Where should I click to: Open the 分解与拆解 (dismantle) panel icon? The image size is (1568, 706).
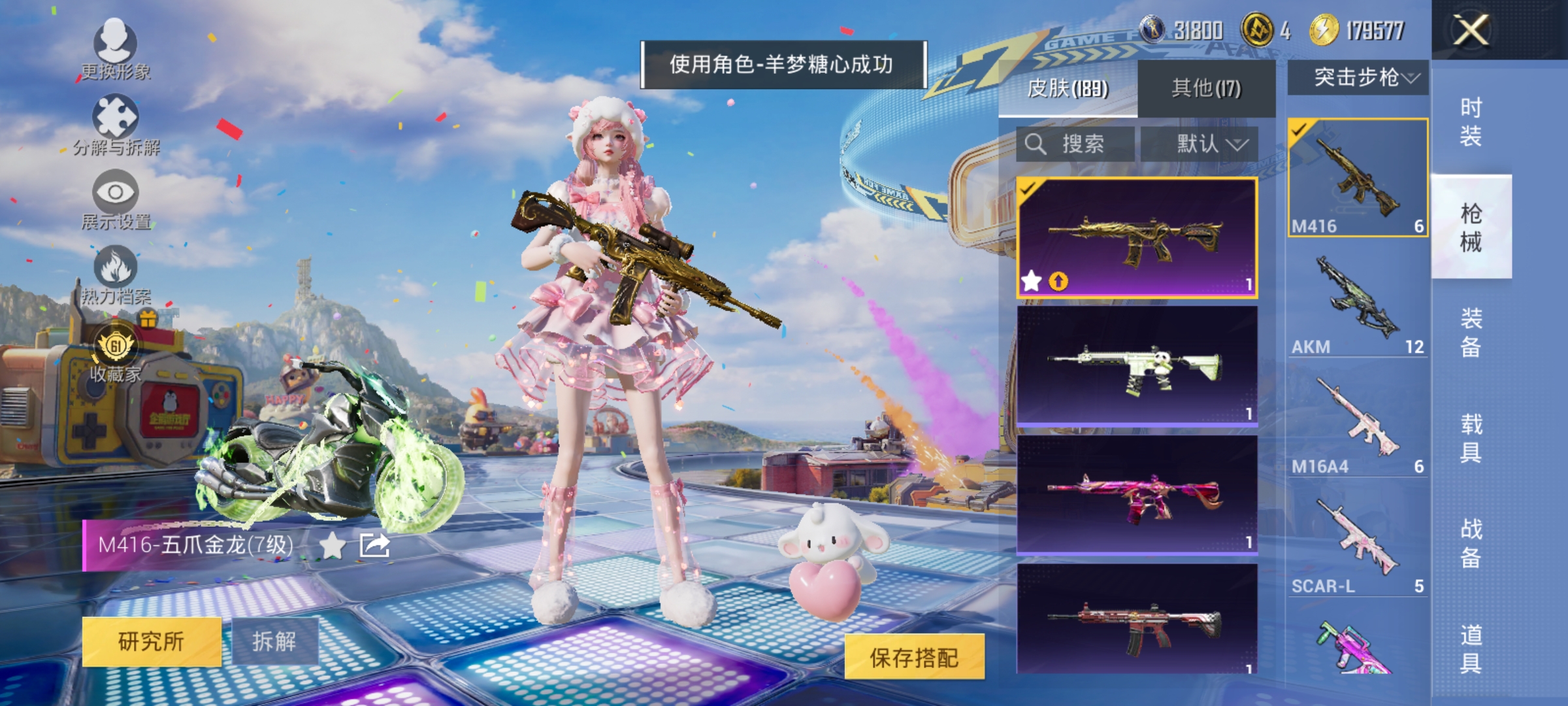[116, 118]
